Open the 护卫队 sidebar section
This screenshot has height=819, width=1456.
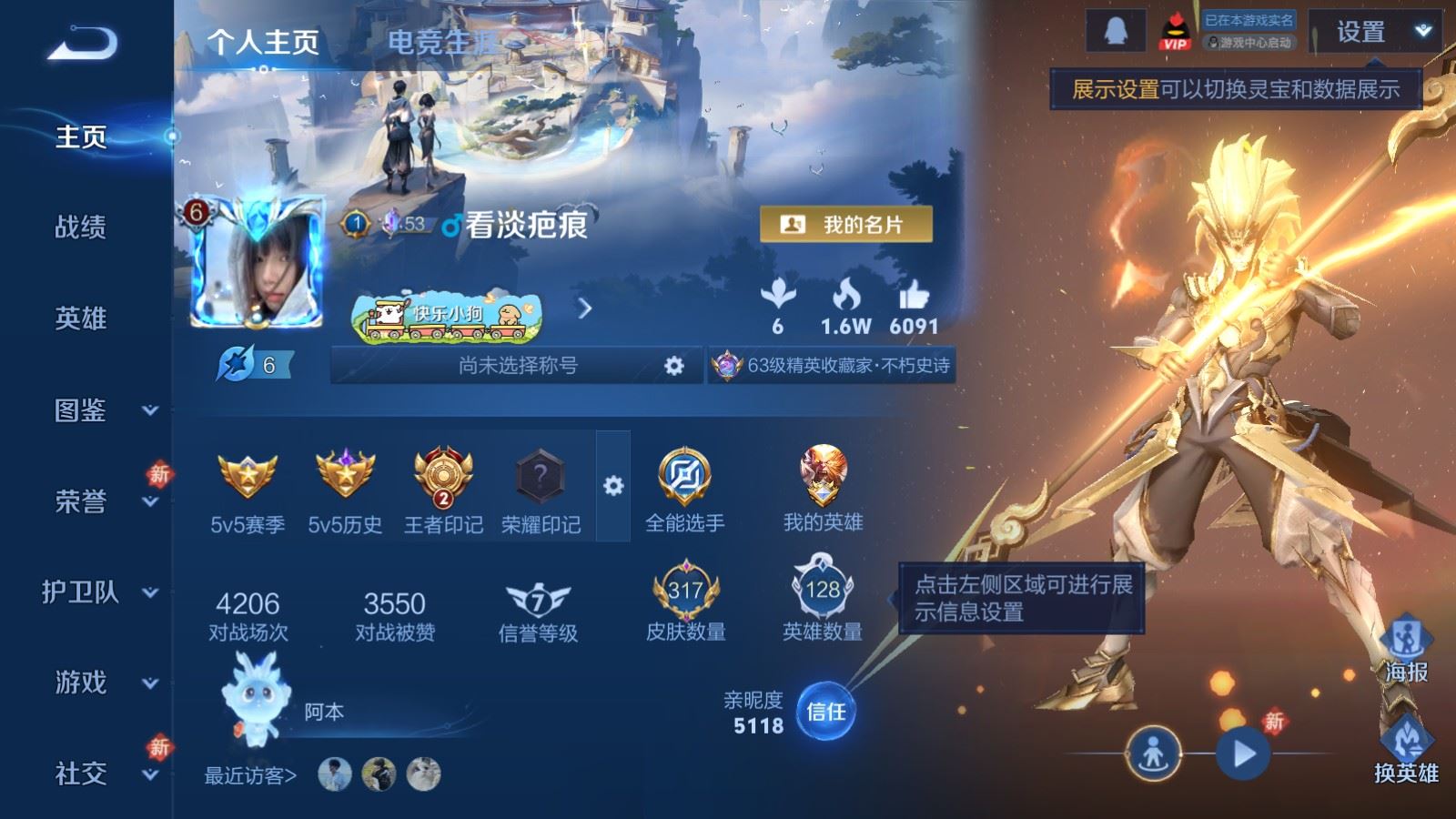point(100,592)
